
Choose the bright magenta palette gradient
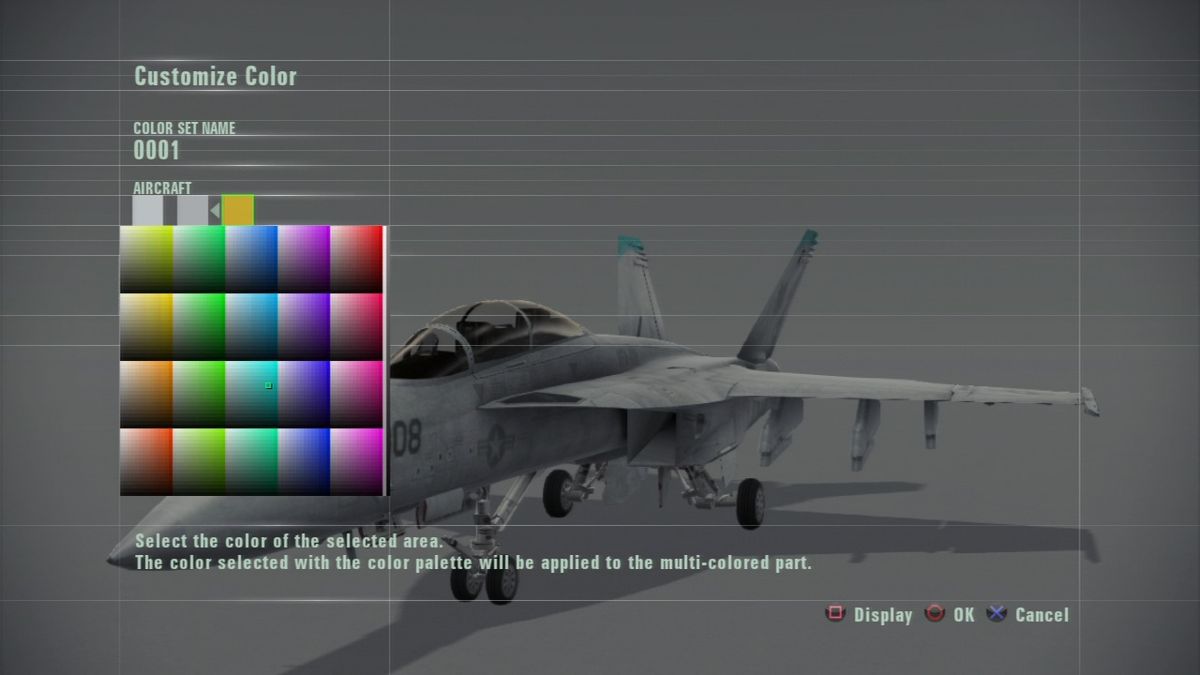pos(356,461)
